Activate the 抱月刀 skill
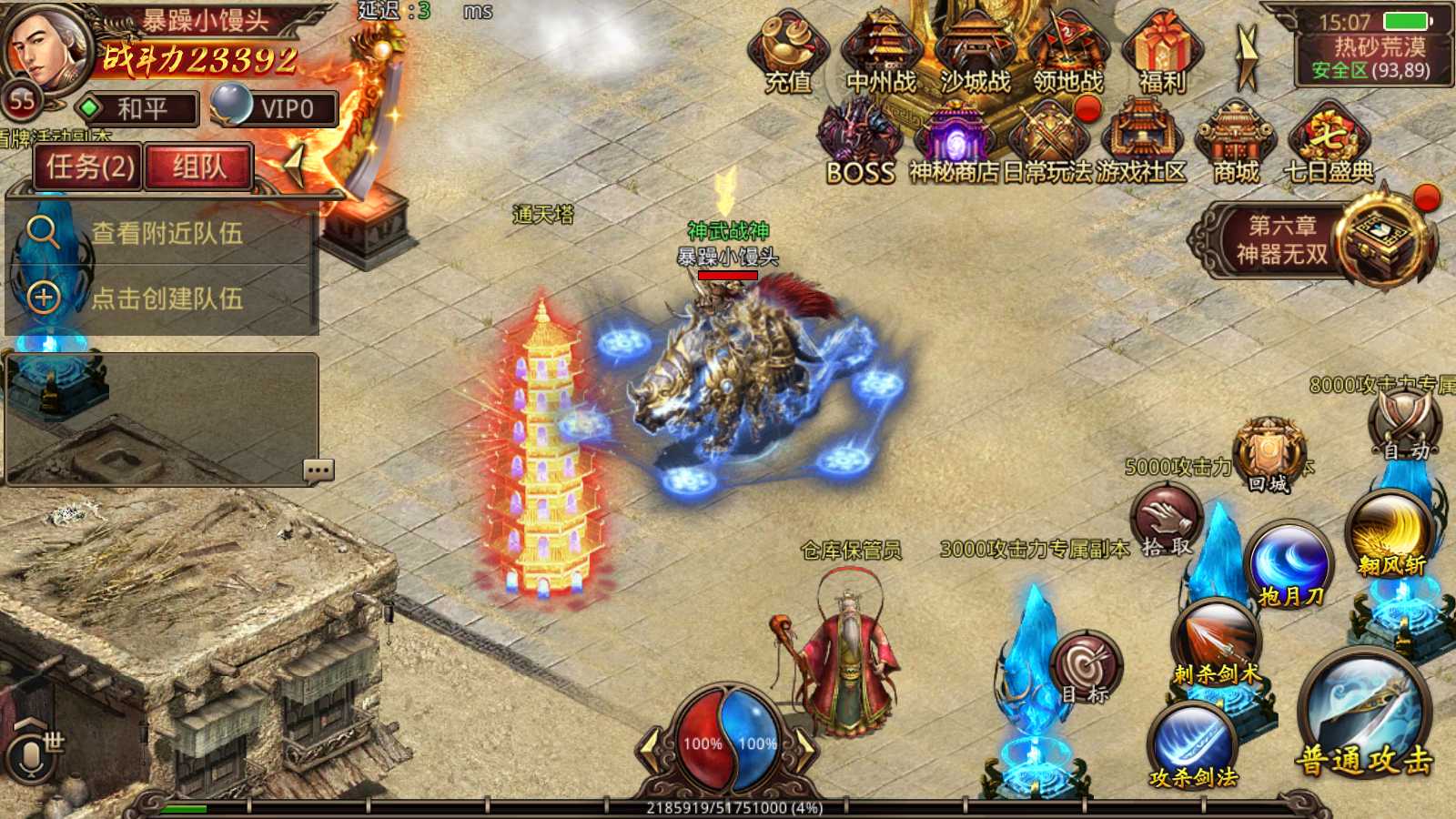1456x819 pixels. 1289,566
